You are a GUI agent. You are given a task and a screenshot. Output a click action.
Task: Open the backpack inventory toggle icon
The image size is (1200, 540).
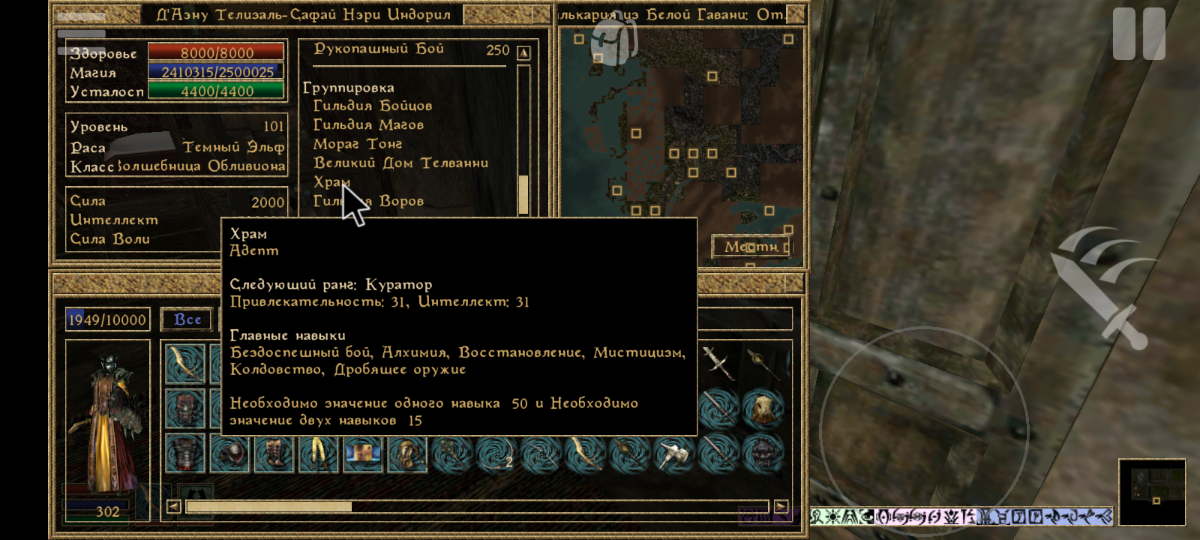(612, 38)
